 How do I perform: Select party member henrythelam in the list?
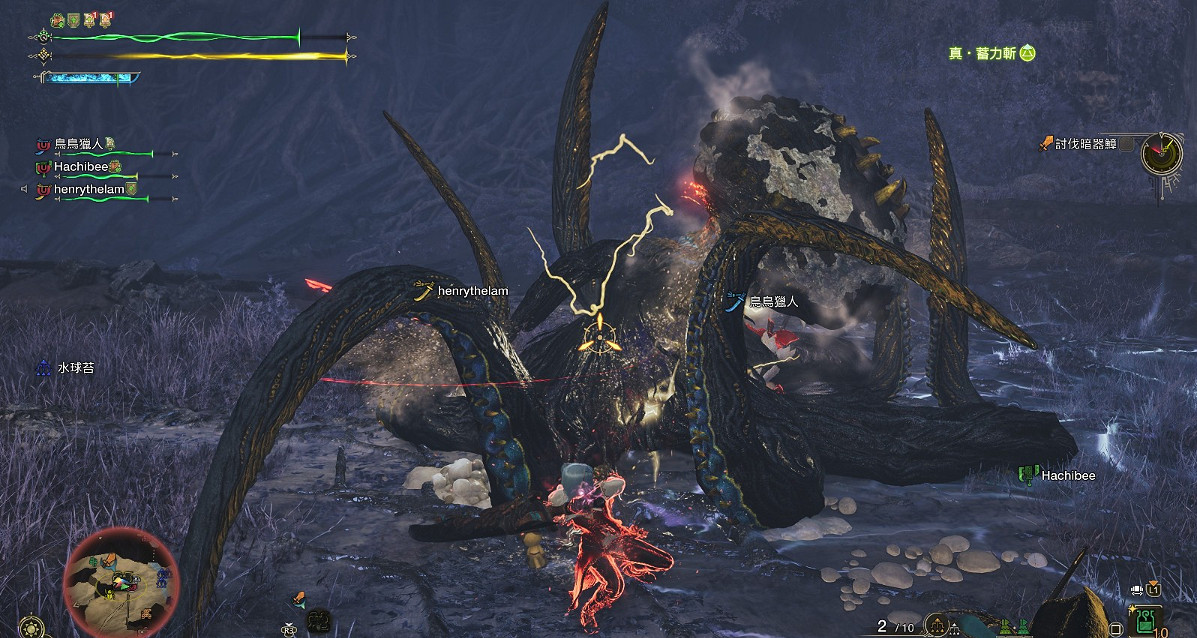click(88, 190)
